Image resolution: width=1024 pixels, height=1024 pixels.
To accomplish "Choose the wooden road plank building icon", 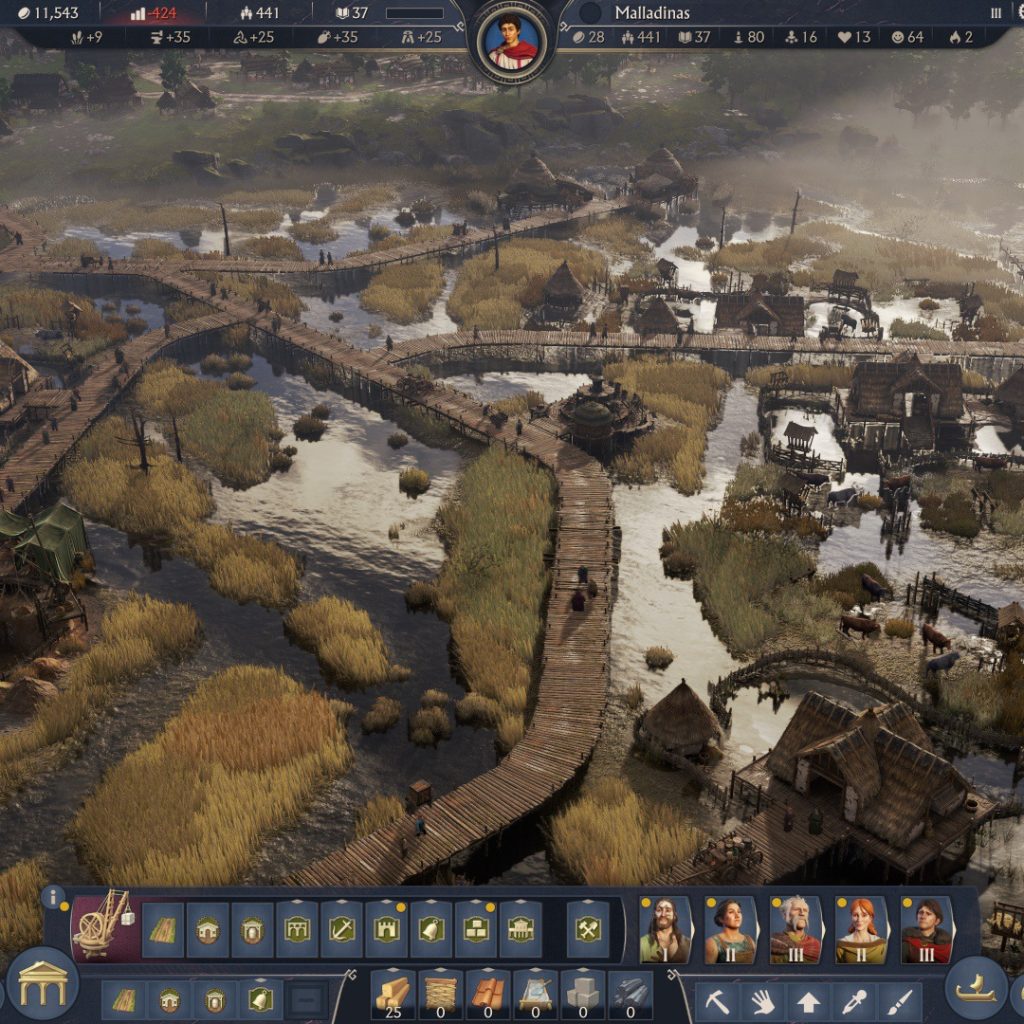I will (x=163, y=930).
